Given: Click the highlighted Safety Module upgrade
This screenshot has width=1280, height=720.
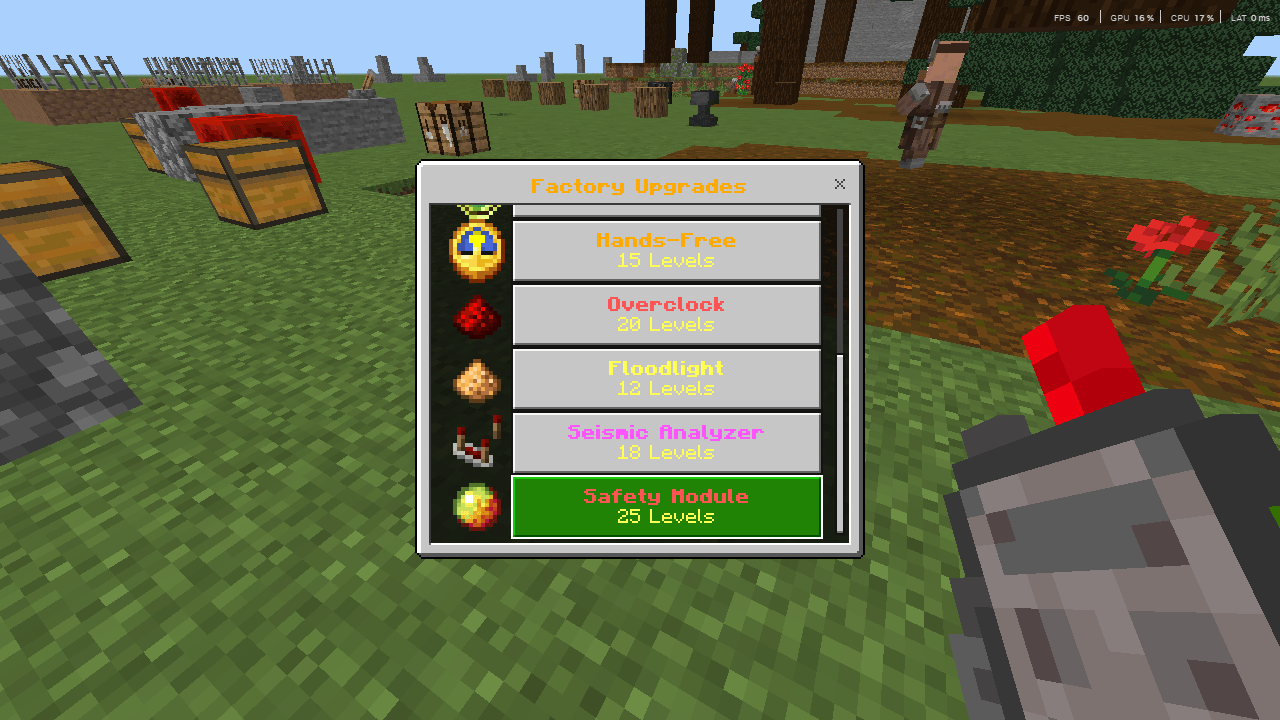Looking at the screenshot, I should pos(666,507).
